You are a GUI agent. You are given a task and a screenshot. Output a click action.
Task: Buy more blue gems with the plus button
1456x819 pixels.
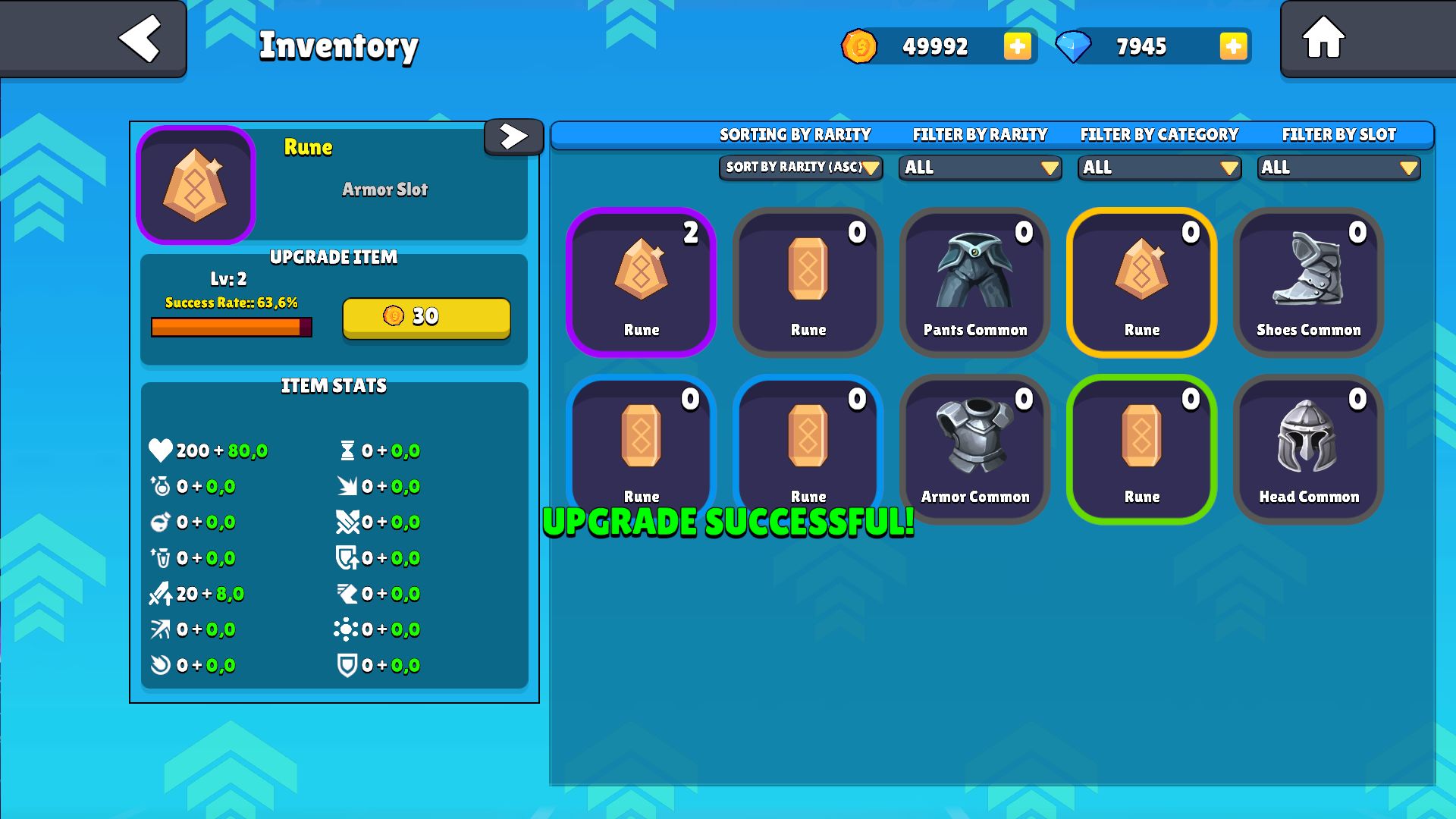tap(1233, 46)
